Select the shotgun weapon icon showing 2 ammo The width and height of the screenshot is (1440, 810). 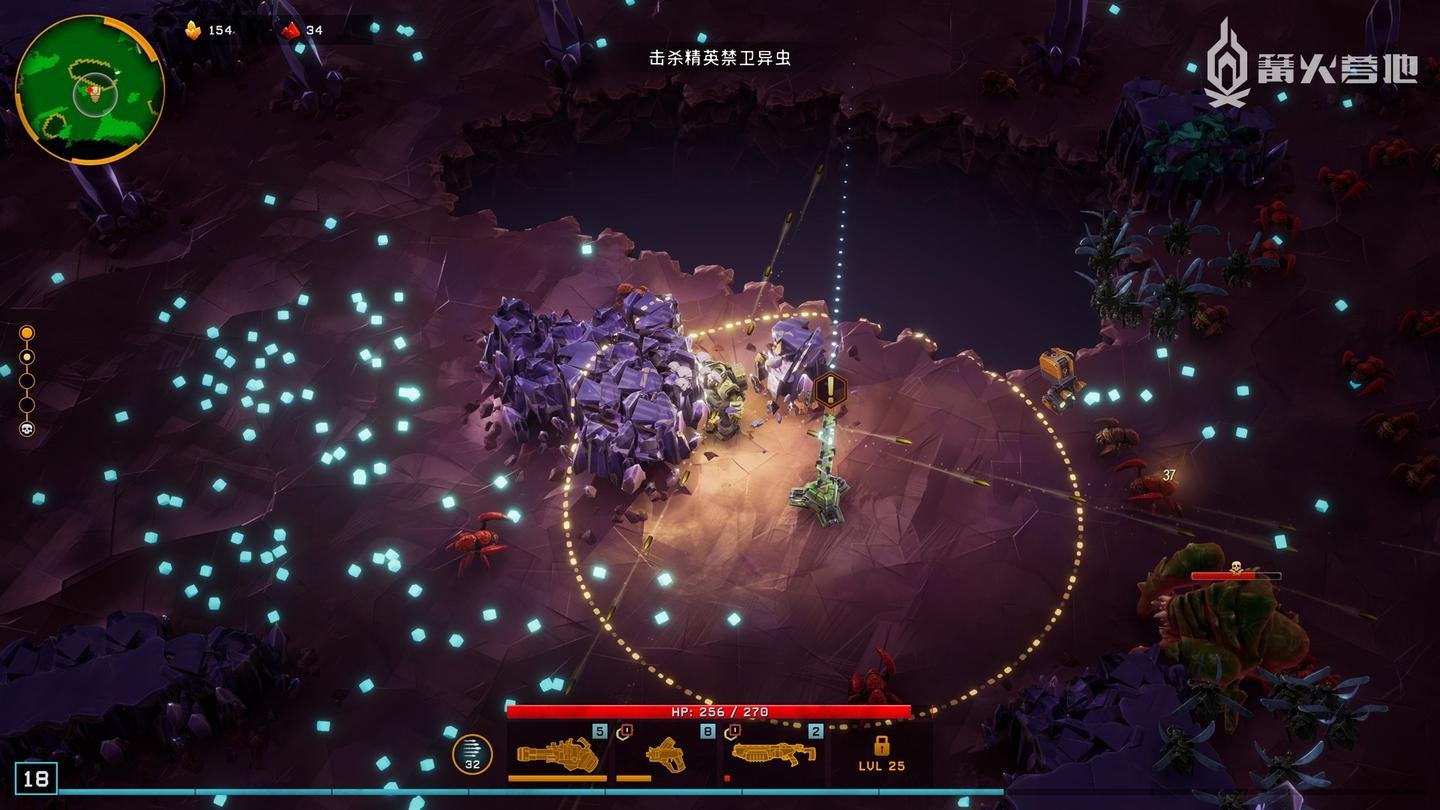pyautogui.click(x=775, y=755)
